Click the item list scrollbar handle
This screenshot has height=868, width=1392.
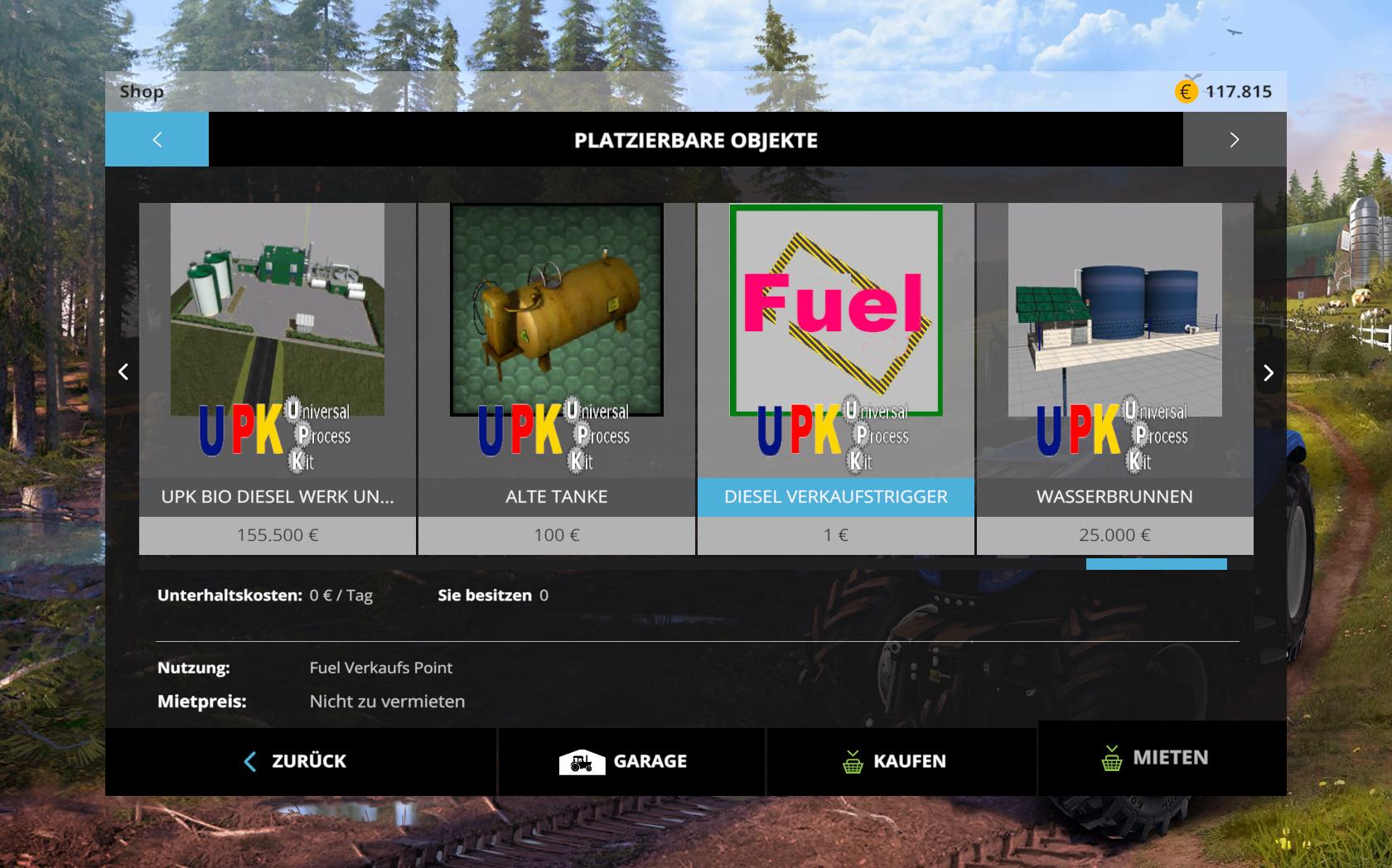coord(1156,565)
